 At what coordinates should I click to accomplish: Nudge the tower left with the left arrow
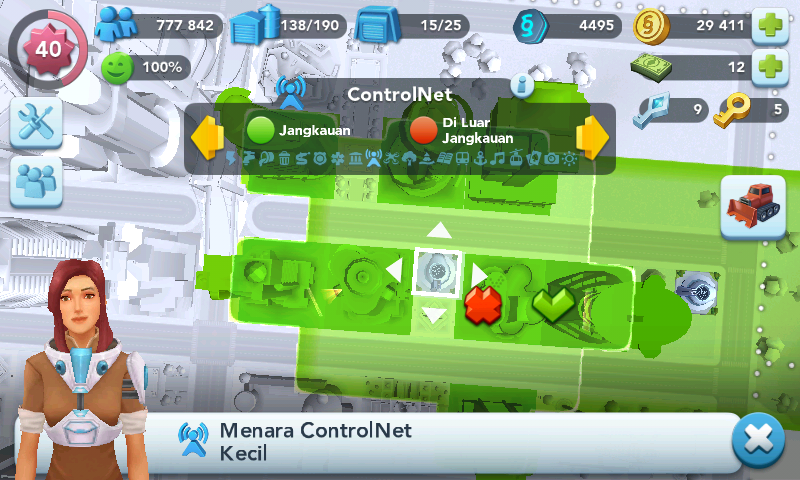tap(395, 271)
